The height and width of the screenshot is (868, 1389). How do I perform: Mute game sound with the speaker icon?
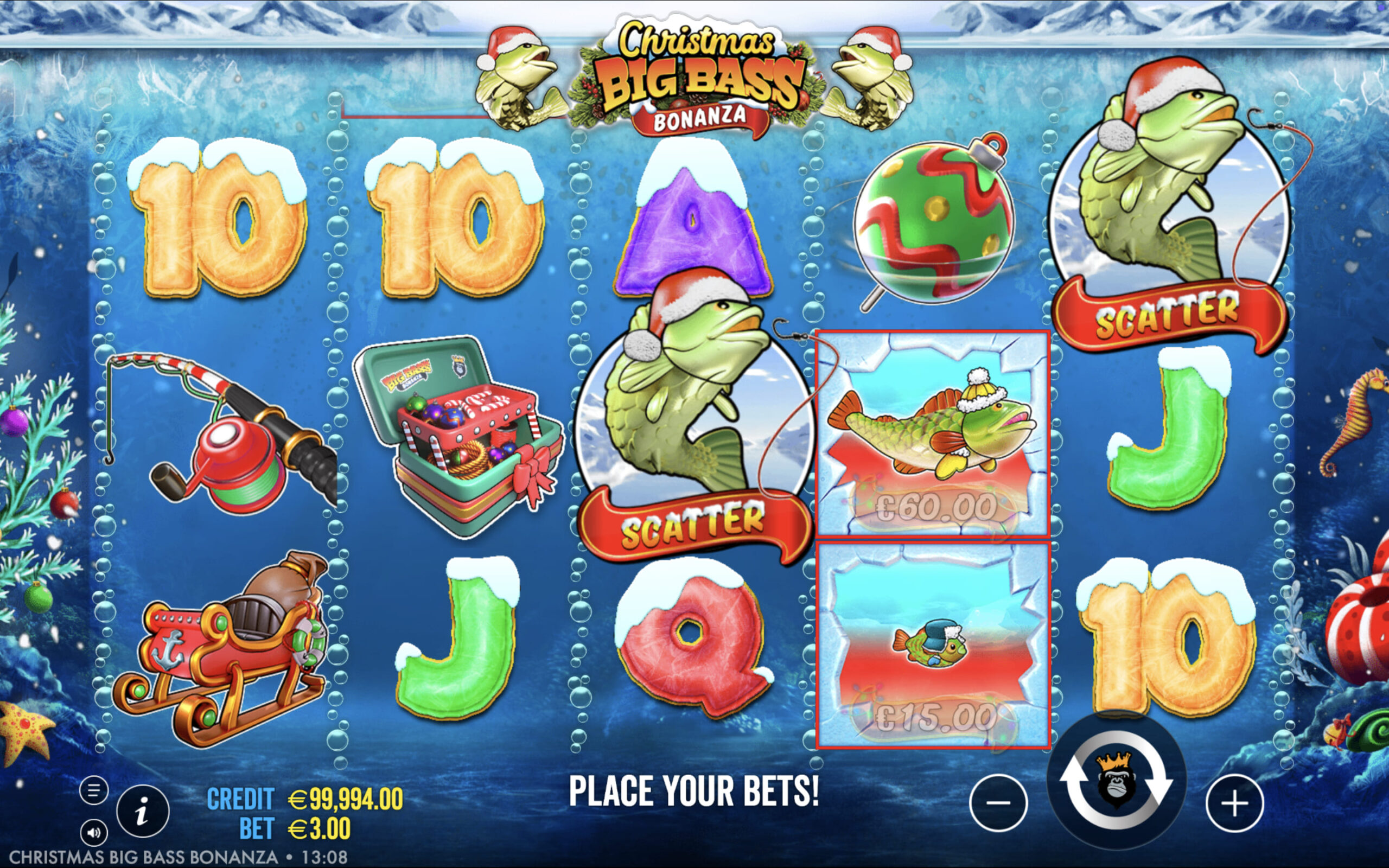click(x=95, y=831)
